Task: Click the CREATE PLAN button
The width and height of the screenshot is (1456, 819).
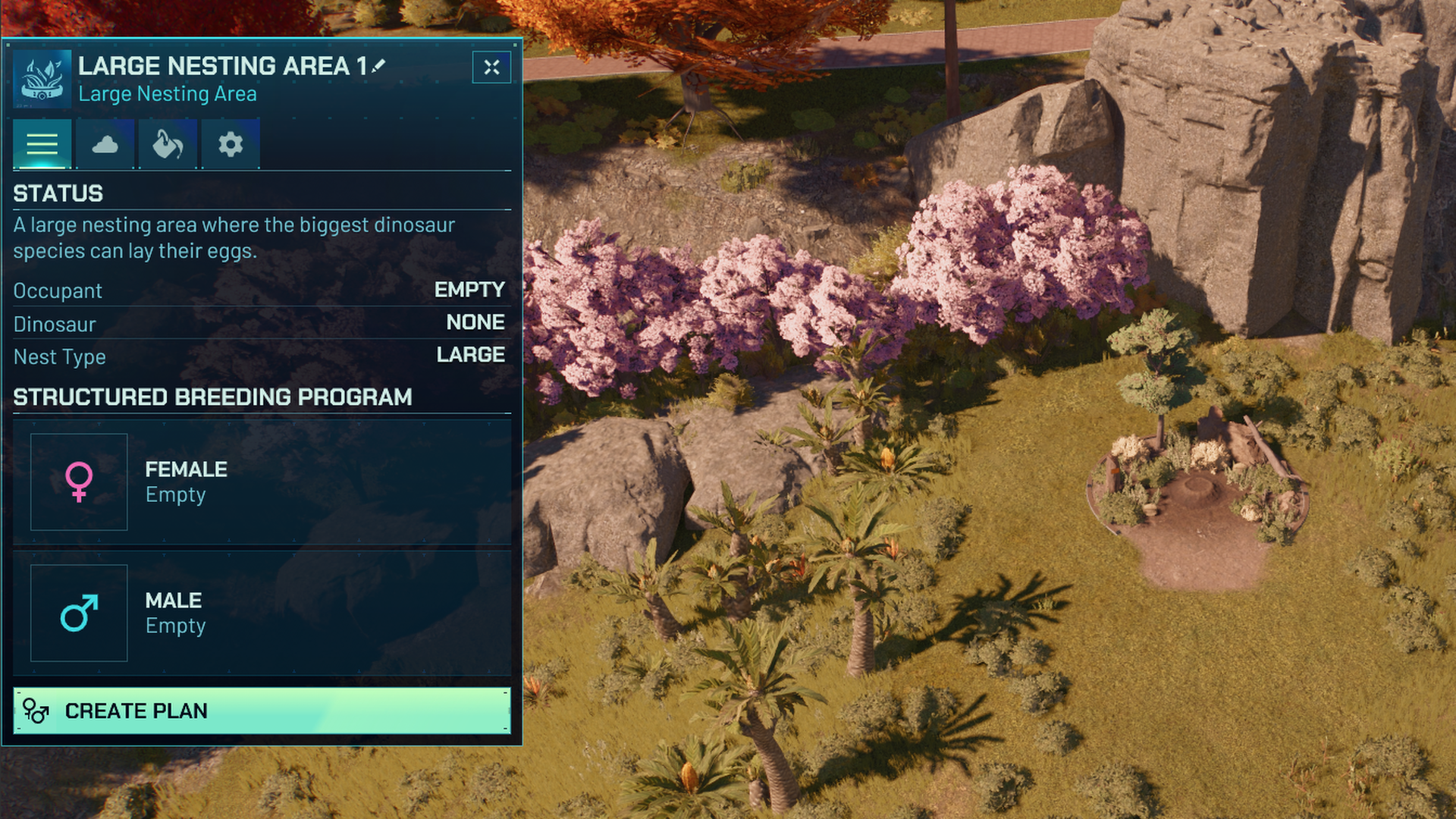Action: (262, 711)
